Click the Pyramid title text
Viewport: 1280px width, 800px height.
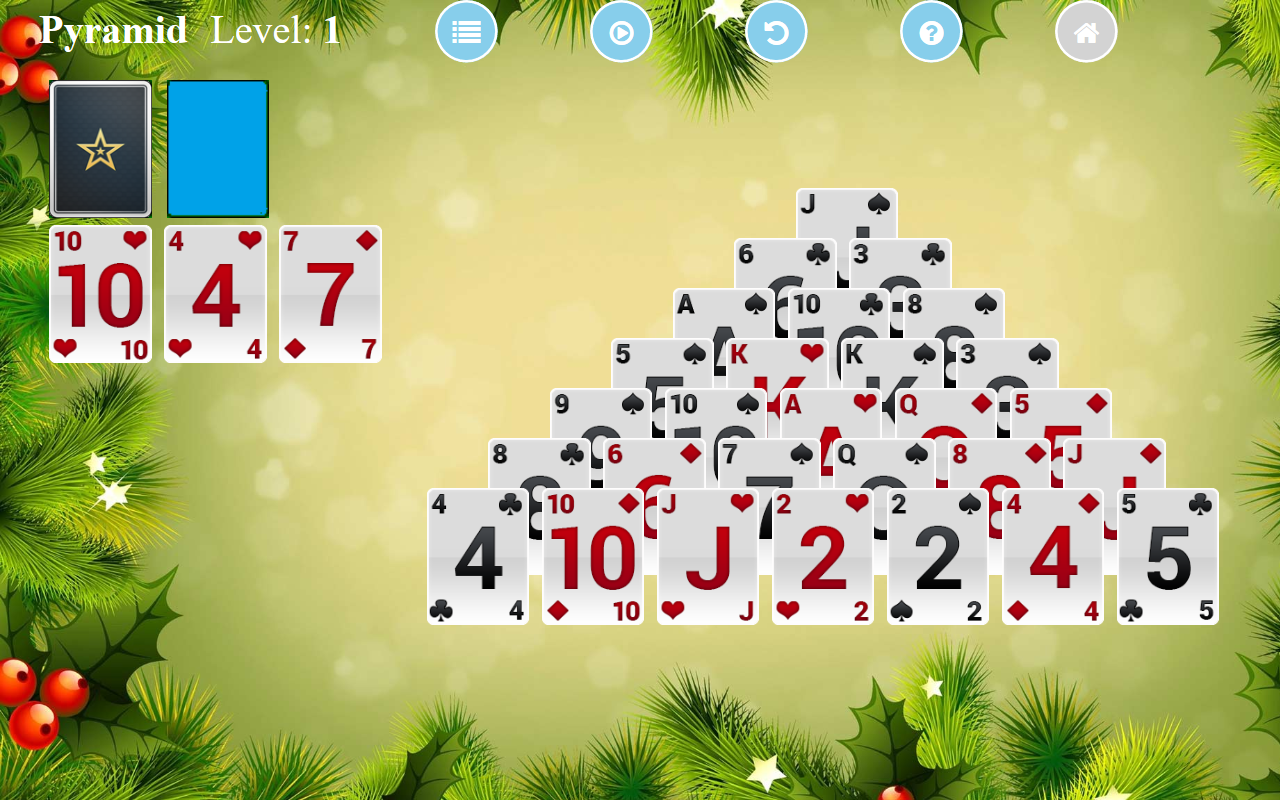click(x=113, y=29)
